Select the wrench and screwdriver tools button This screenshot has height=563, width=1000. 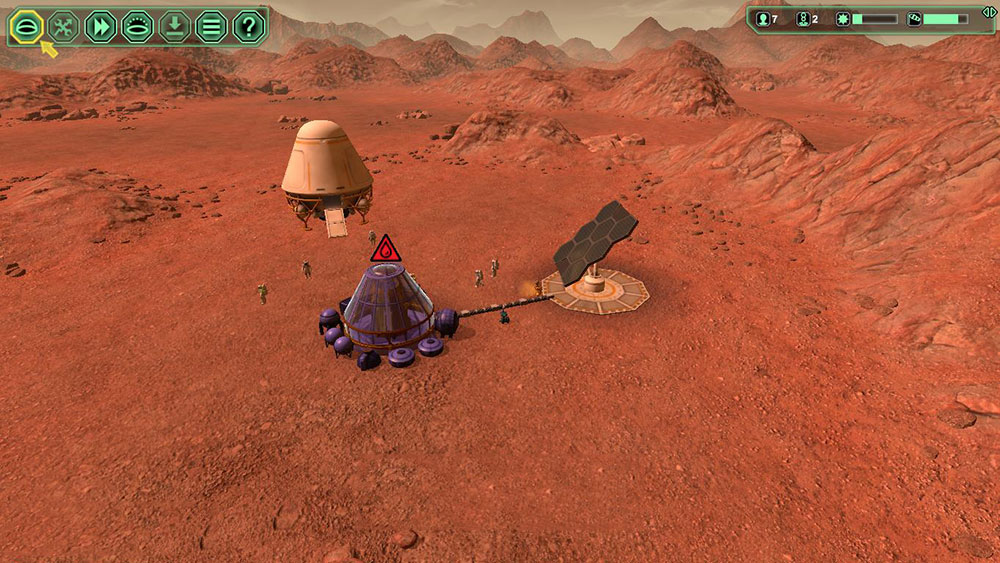pos(62,26)
